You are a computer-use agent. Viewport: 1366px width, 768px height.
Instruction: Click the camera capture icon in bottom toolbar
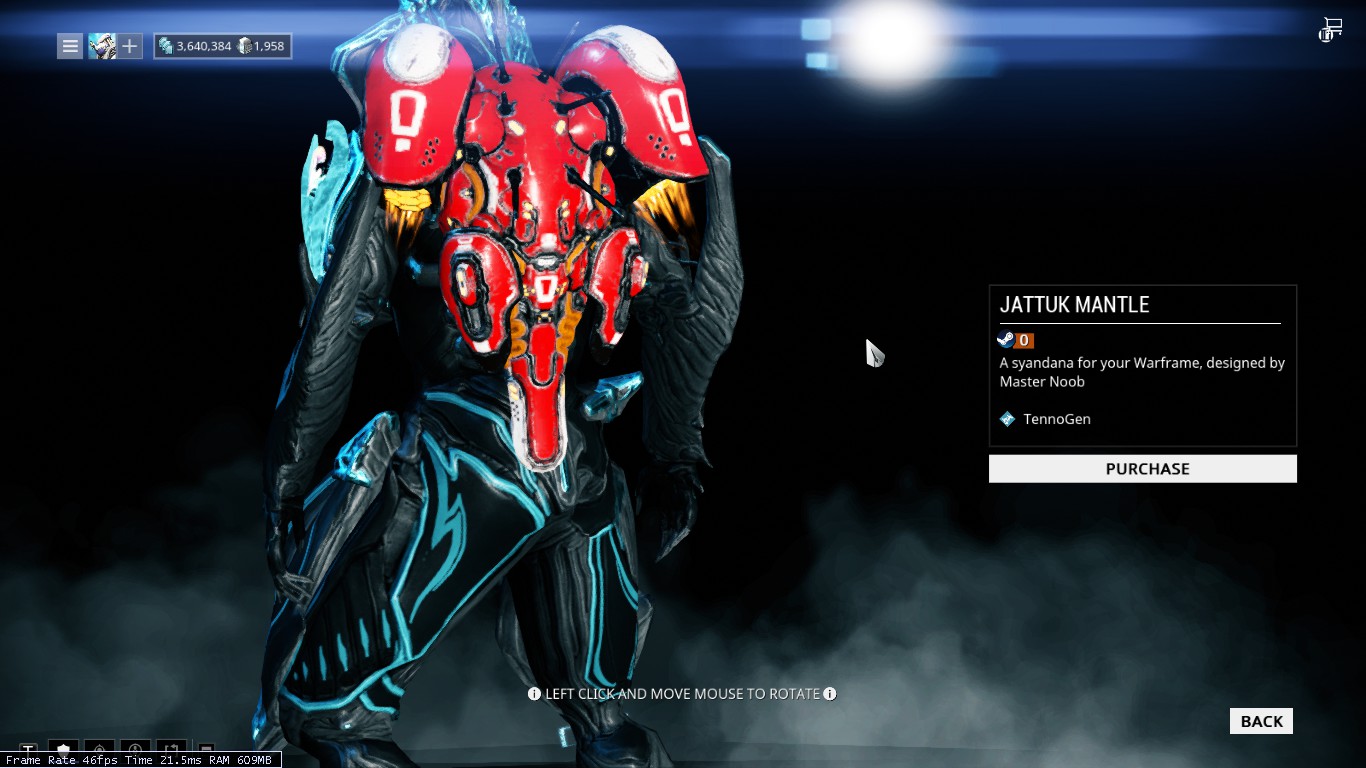click(98, 748)
